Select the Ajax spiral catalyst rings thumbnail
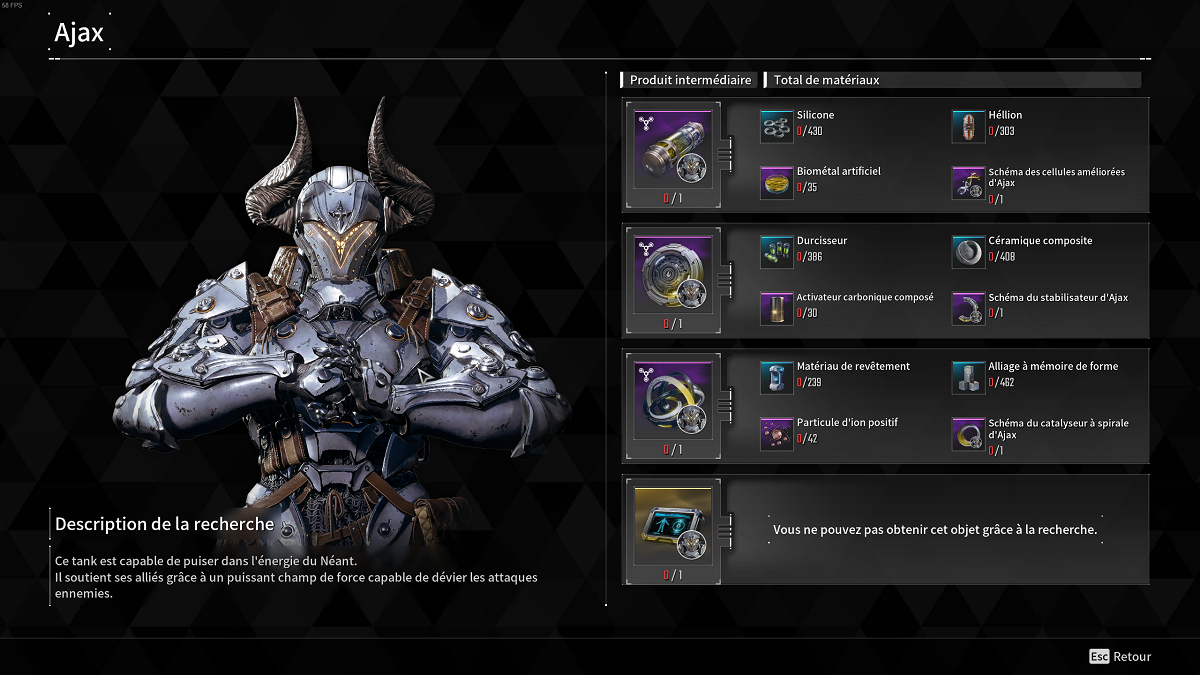This screenshot has height=675, width=1200. tap(673, 398)
